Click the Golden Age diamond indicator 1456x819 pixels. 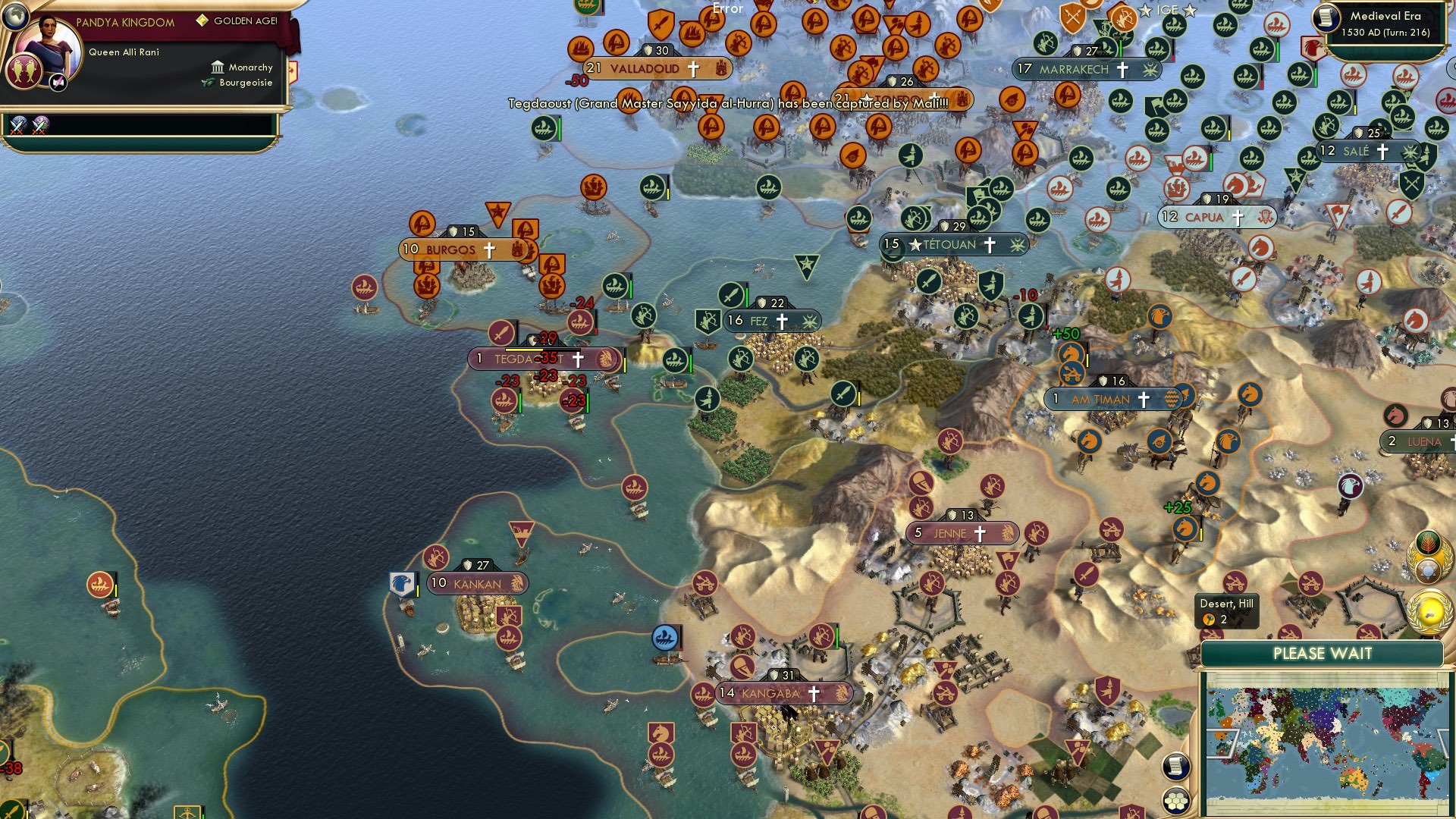[203, 21]
